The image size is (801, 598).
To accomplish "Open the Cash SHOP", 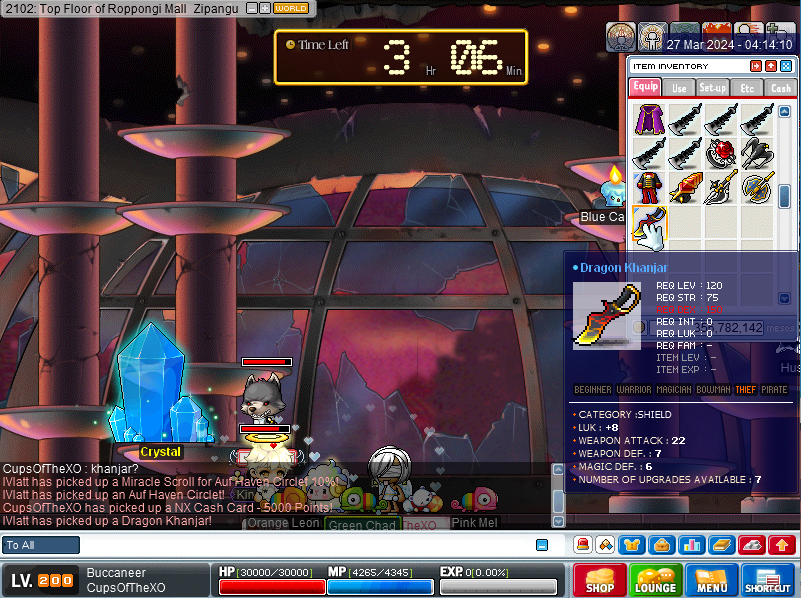I will (x=600, y=580).
